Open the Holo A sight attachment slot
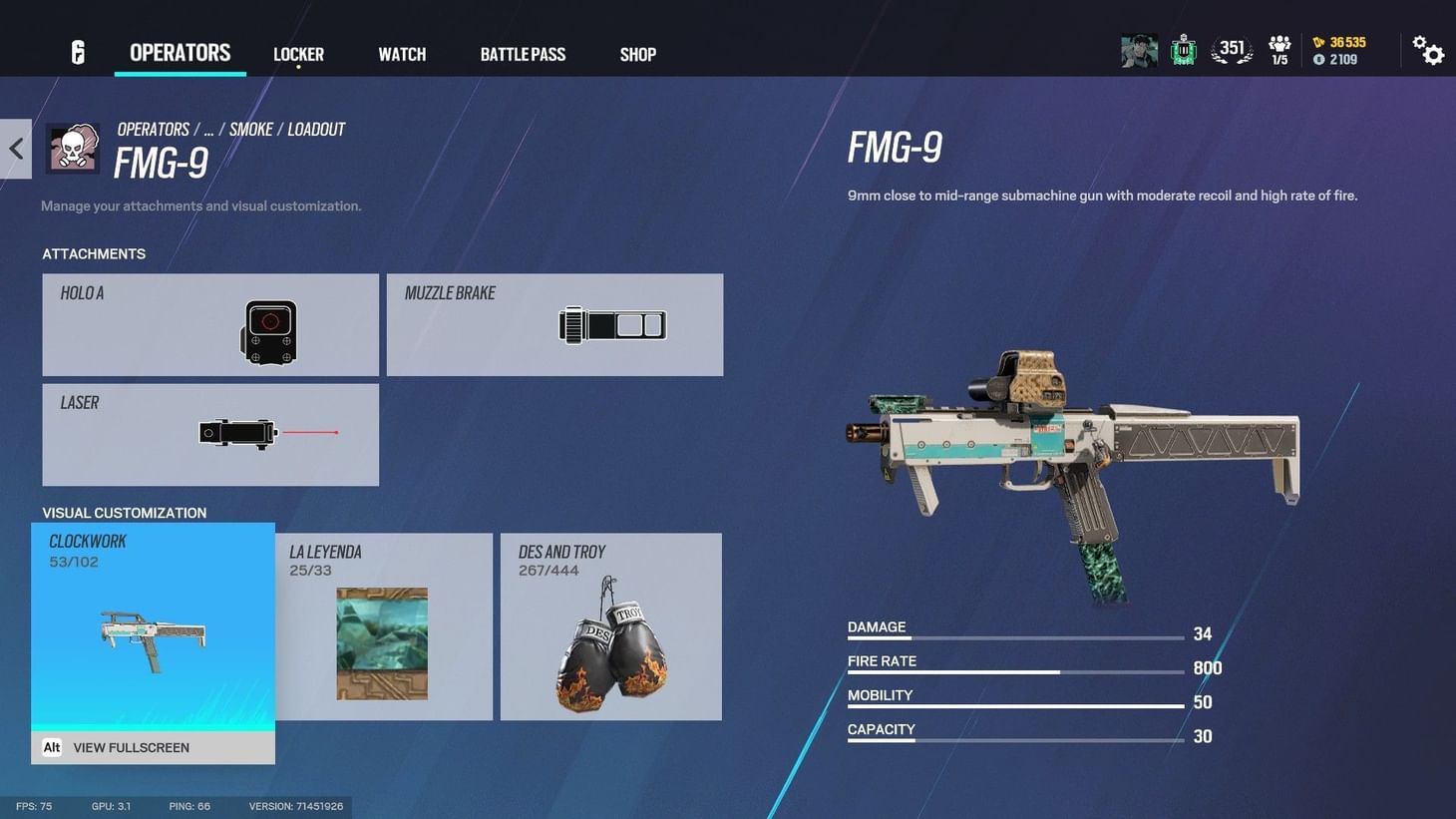1456x819 pixels. point(209,324)
